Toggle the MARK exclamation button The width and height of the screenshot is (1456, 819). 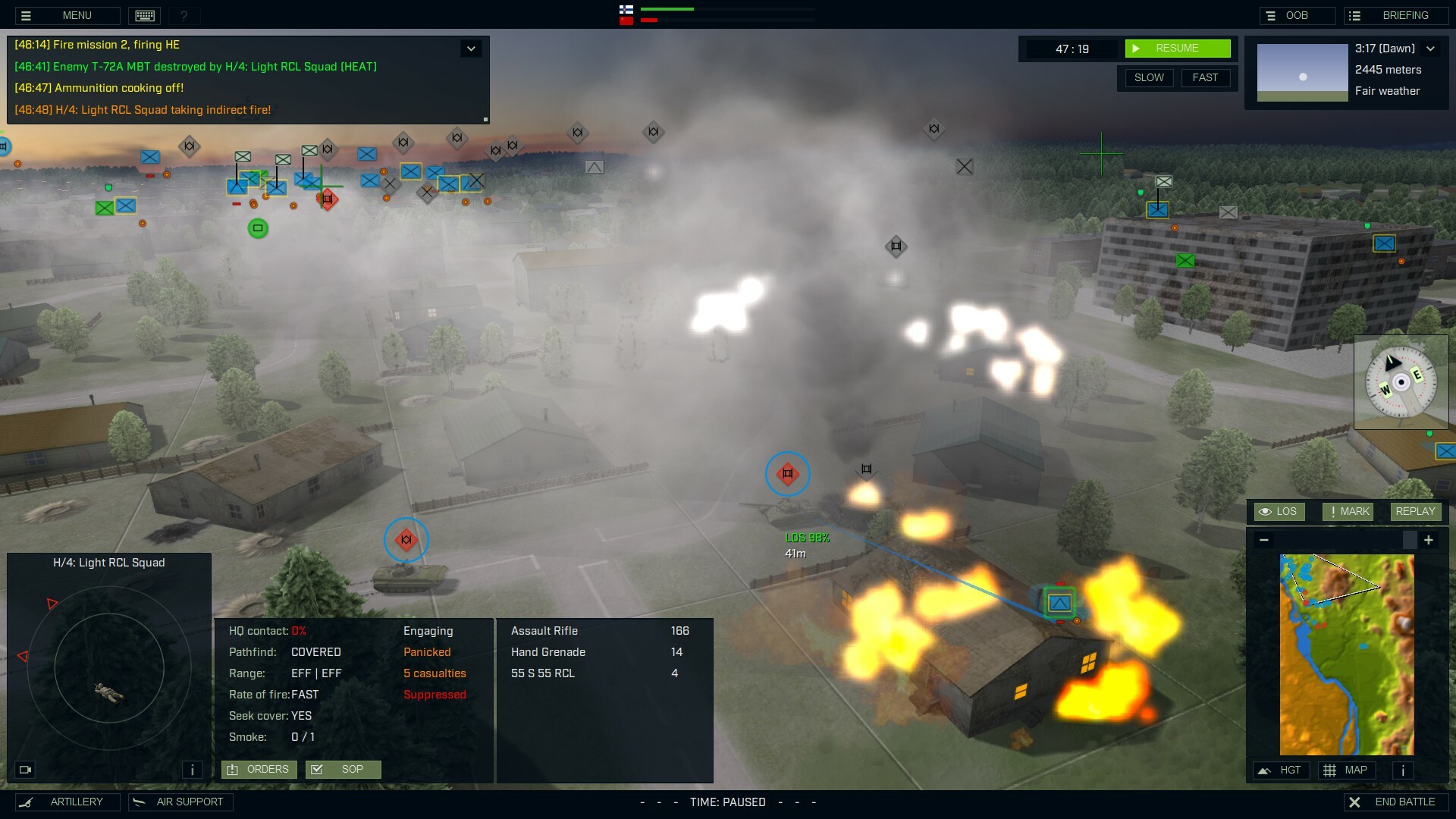coord(1348,511)
